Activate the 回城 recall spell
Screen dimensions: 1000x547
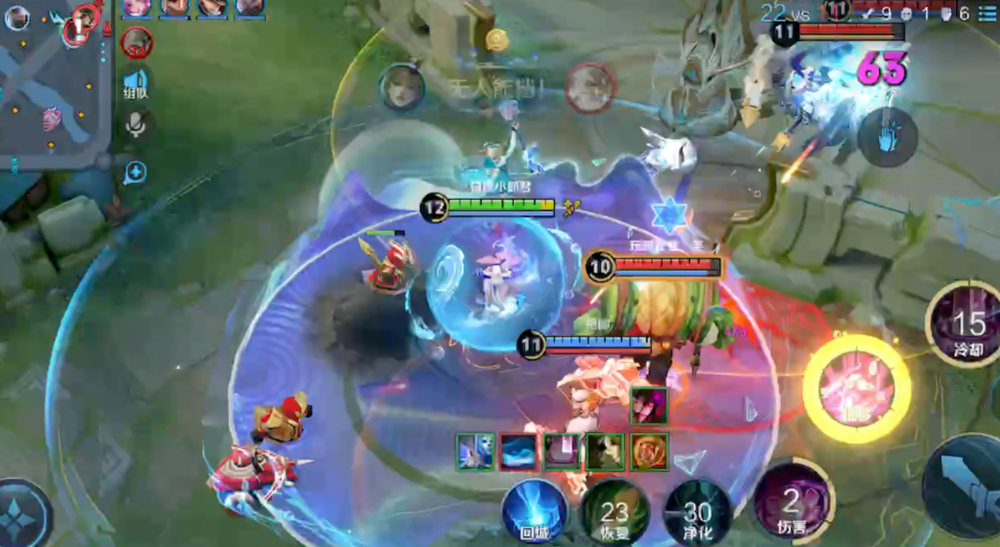click(x=535, y=510)
